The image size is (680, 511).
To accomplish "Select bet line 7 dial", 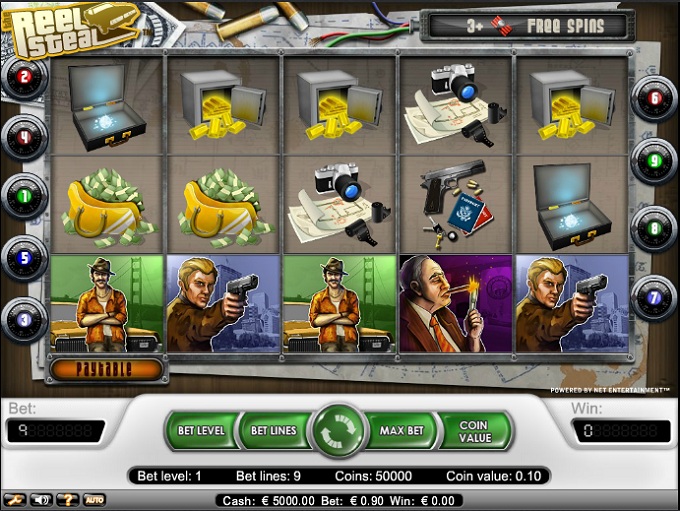I will (655, 297).
